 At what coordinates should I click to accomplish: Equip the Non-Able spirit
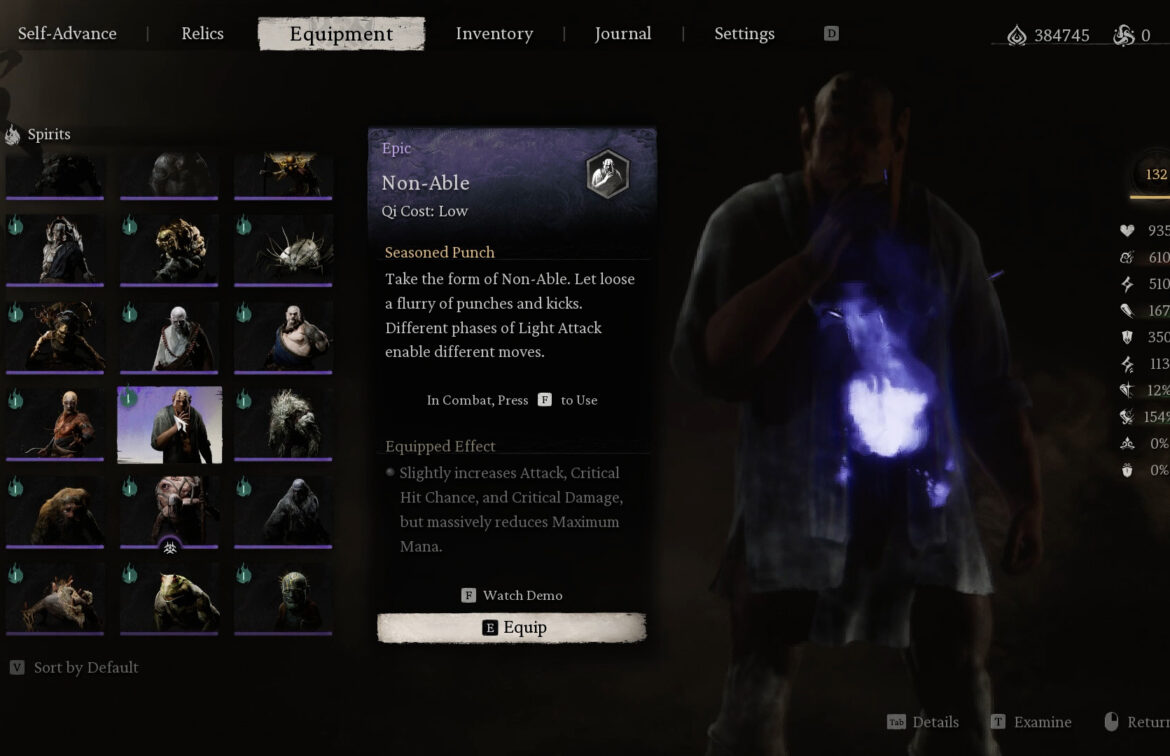[x=511, y=628]
